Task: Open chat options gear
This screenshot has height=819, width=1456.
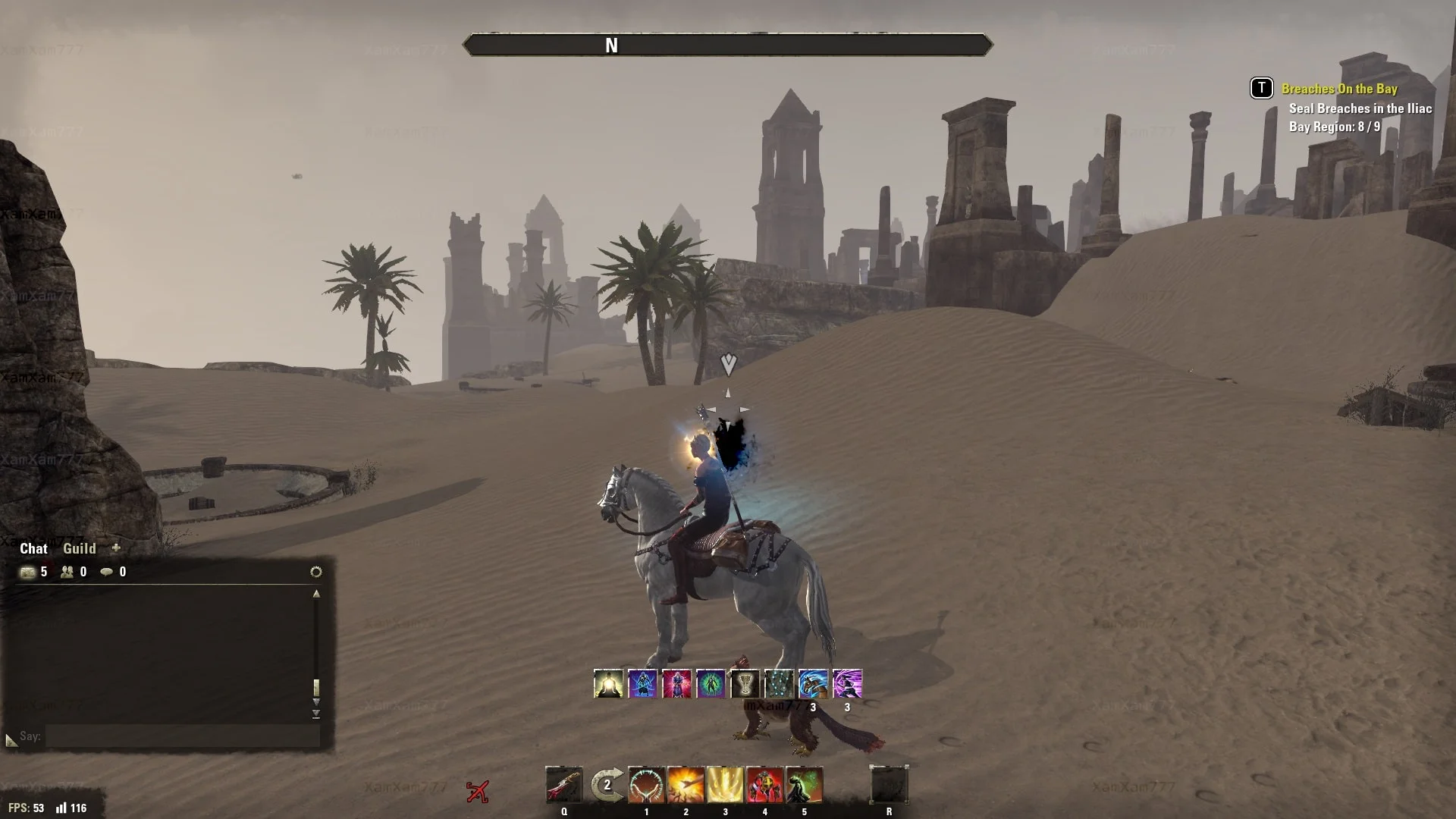Action: (x=316, y=572)
